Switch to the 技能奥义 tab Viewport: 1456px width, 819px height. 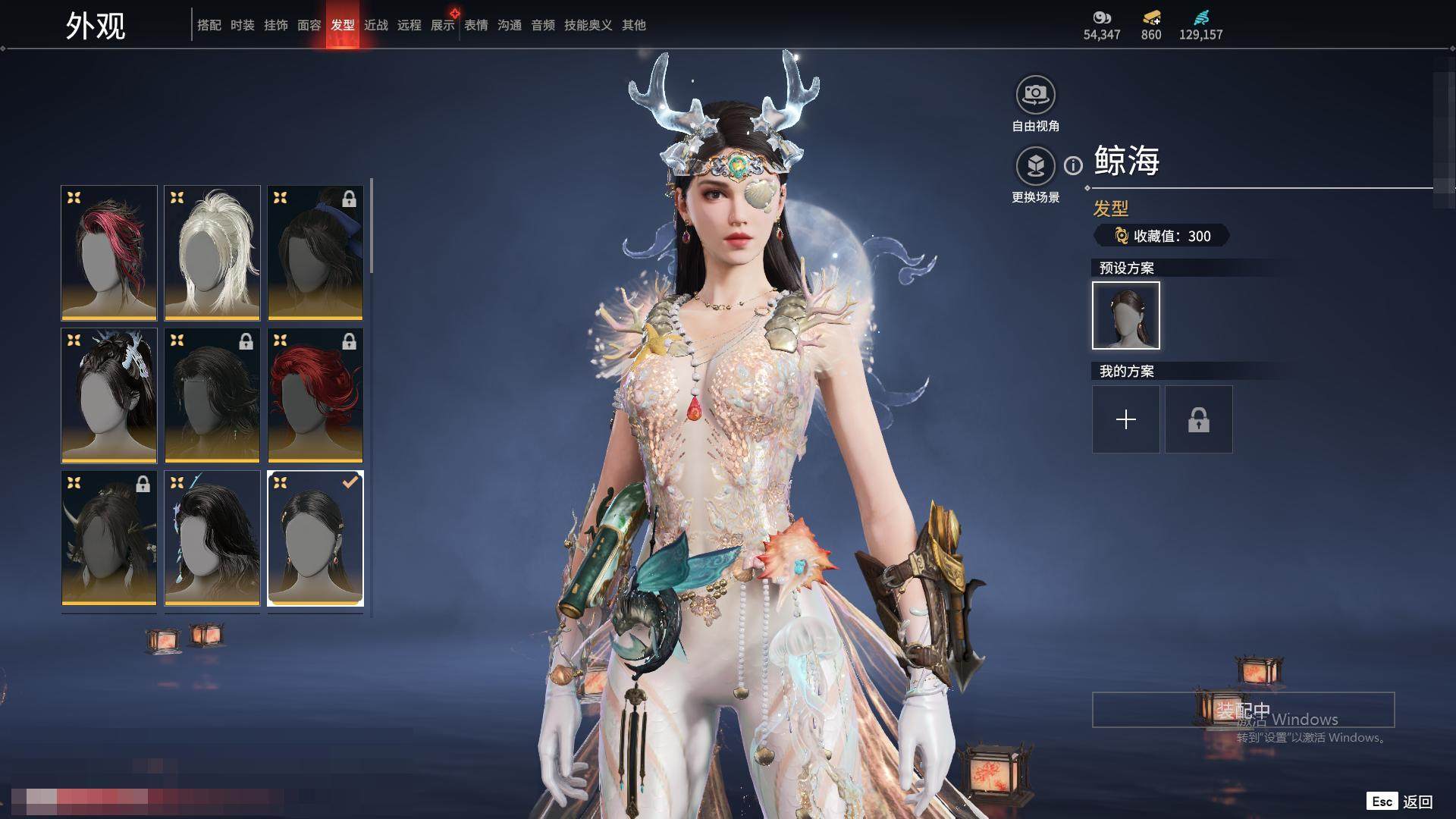(x=588, y=25)
